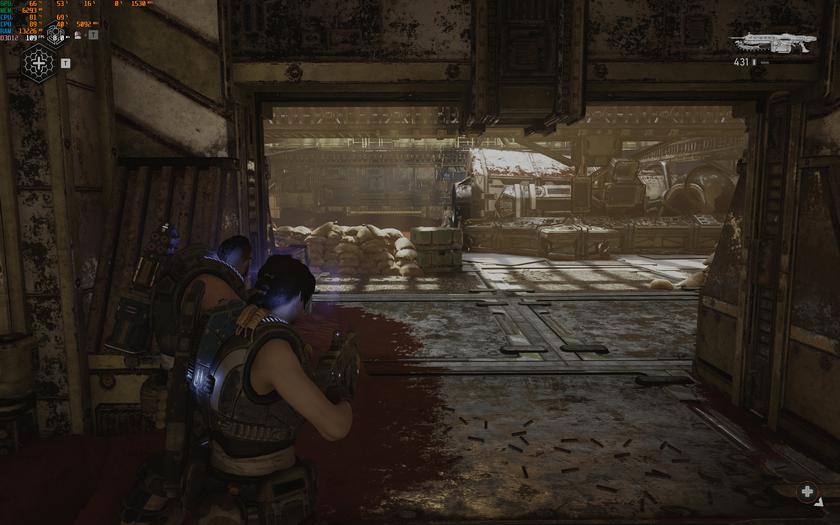840x525 pixels.
Task: Select the small hexagonal robot icon
Action: (55, 35)
